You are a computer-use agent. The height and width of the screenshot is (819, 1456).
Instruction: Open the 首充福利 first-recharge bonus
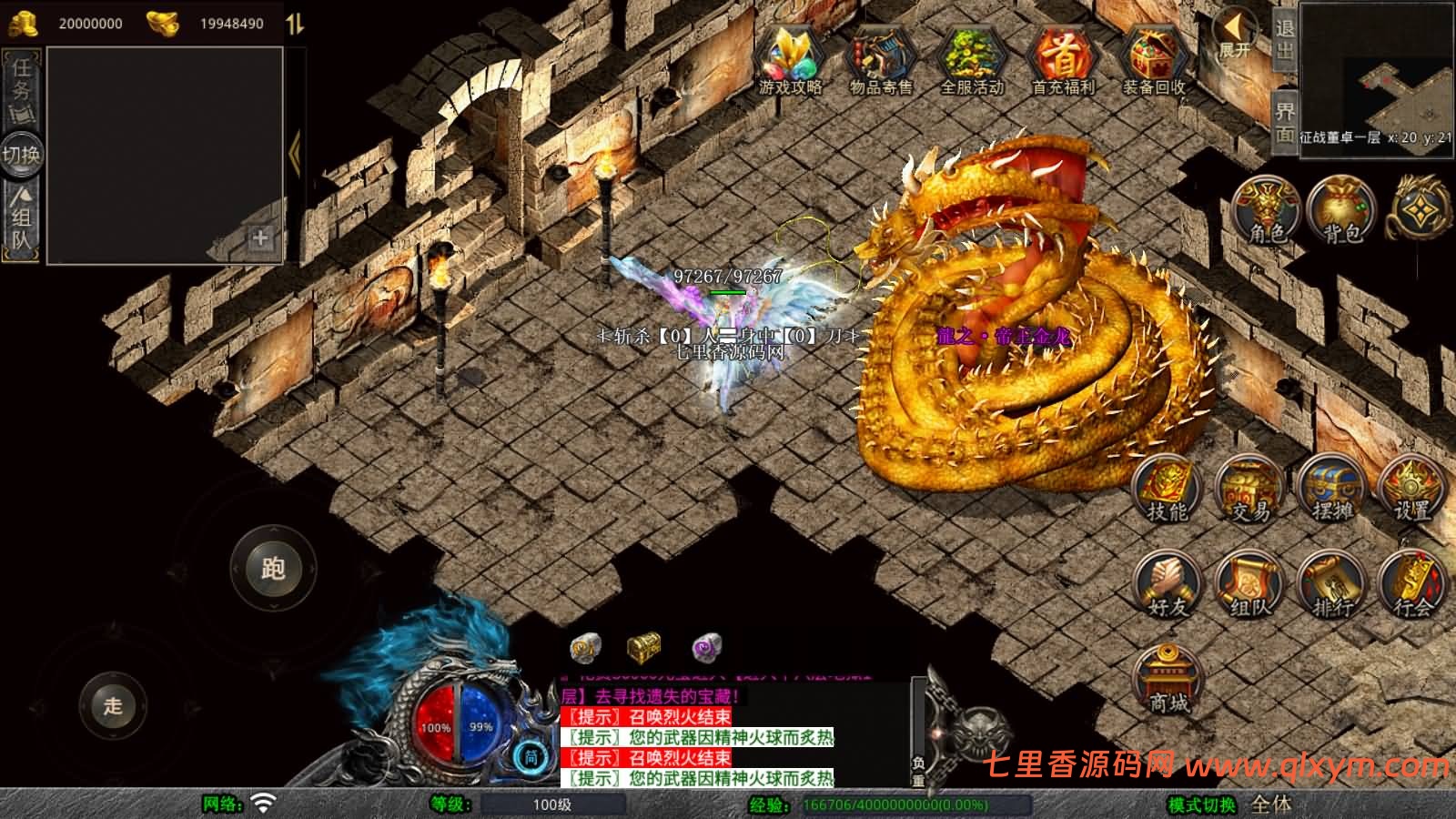pos(1062,58)
